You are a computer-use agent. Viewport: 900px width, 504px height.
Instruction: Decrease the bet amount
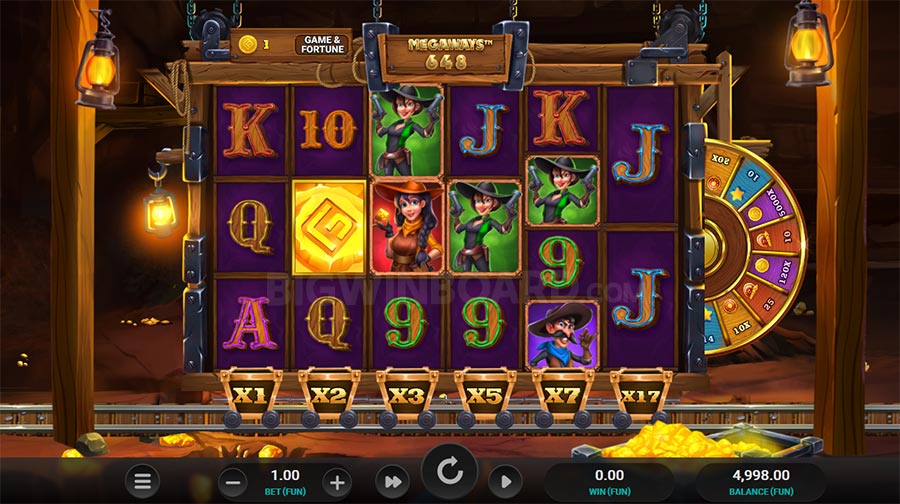pyautogui.click(x=232, y=482)
